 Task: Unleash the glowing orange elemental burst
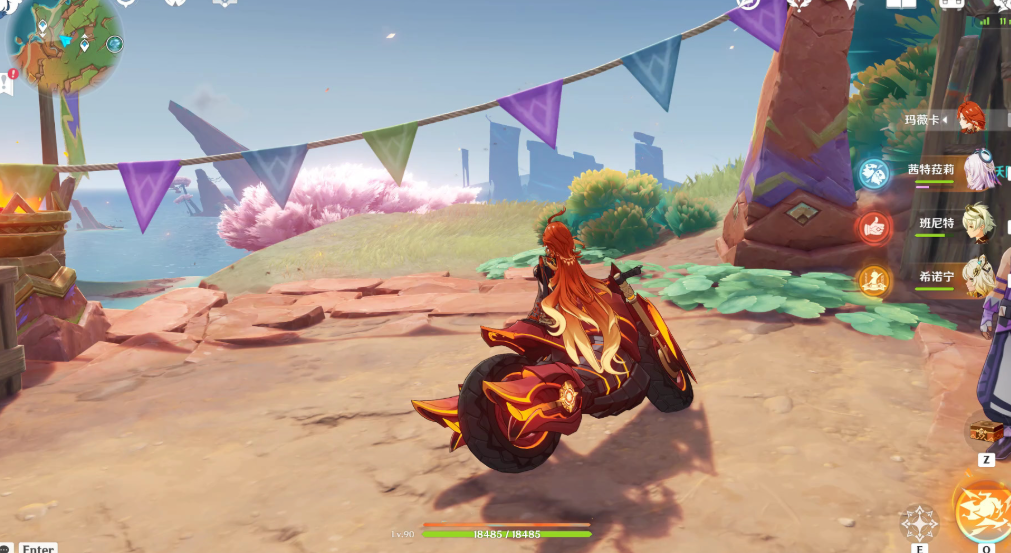click(984, 511)
